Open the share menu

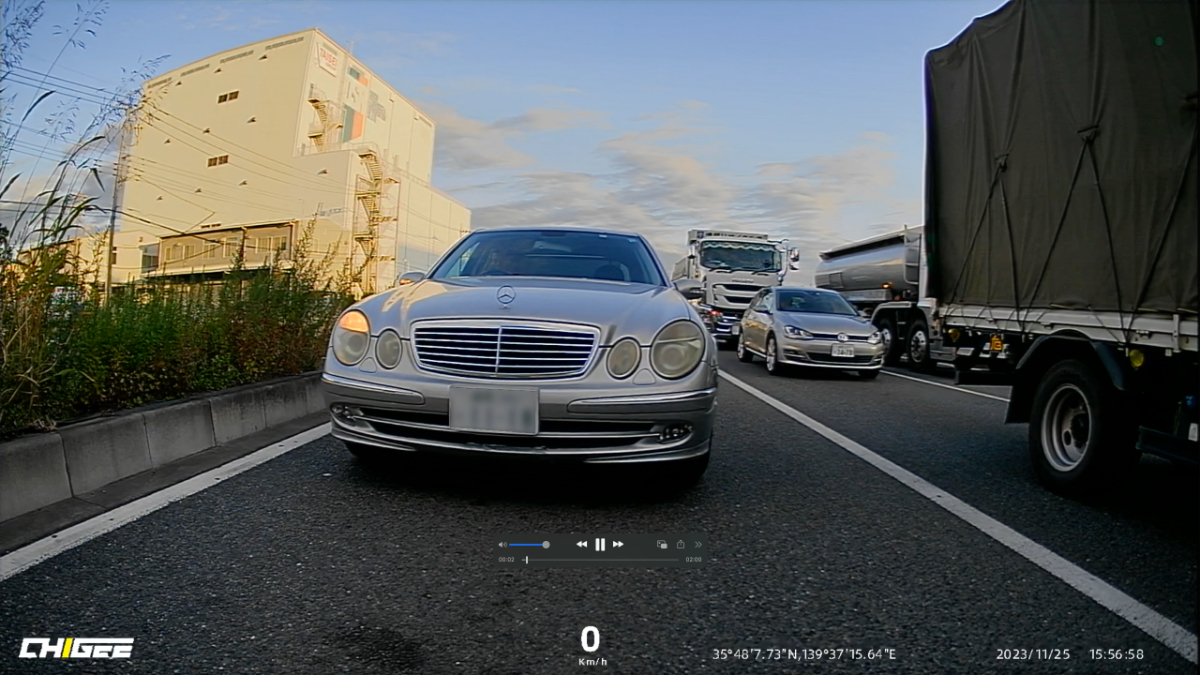(x=680, y=544)
